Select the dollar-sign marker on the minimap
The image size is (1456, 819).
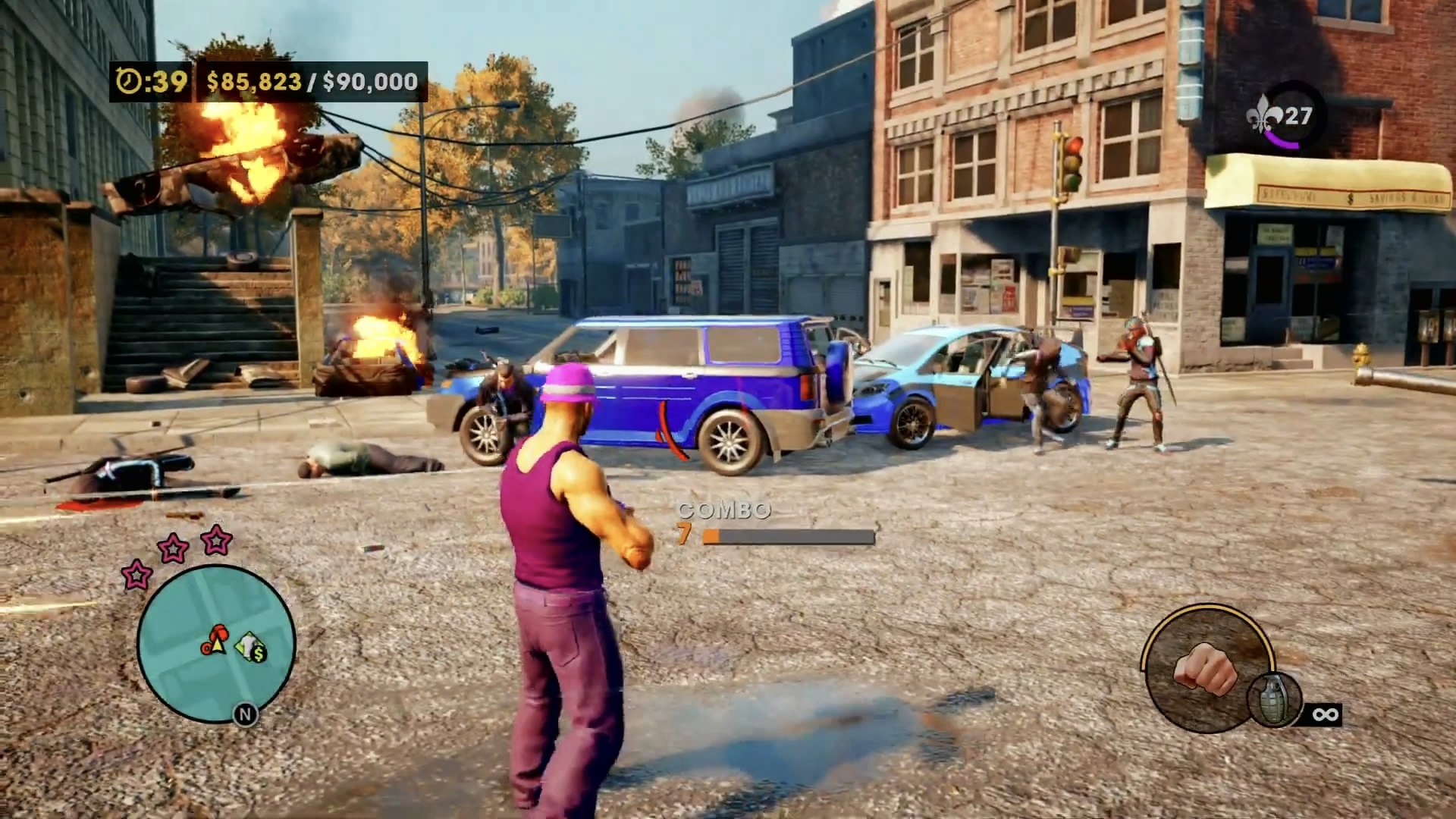pos(253,648)
